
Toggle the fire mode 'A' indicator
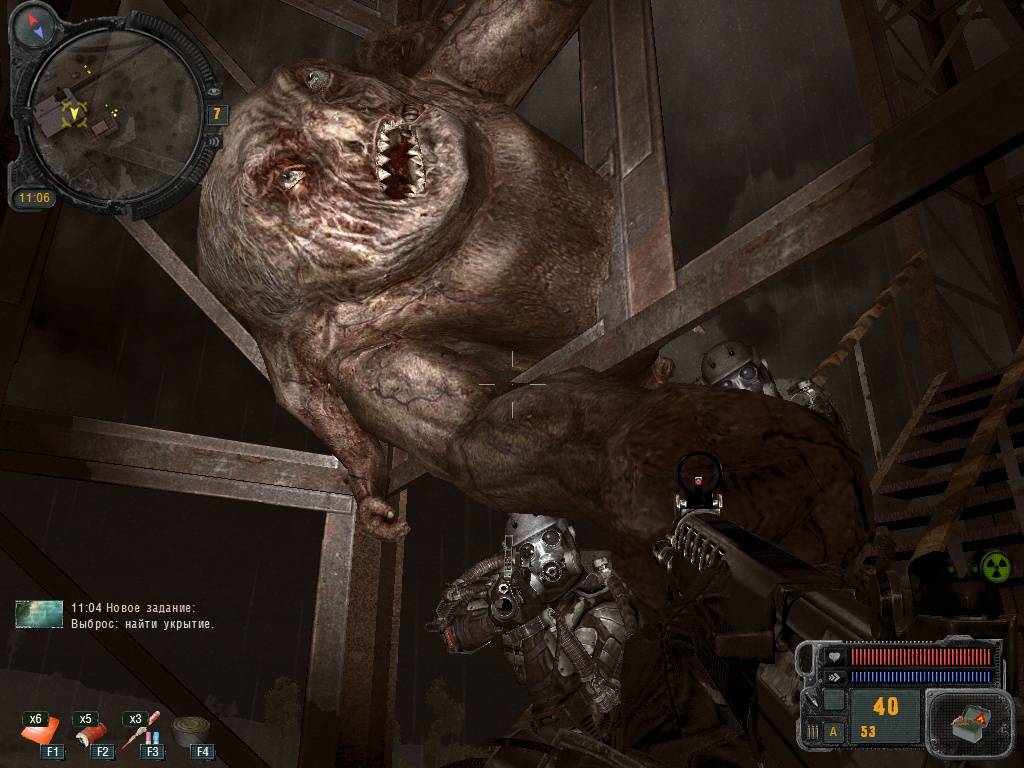pyautogui.click(x=833, y=731)
